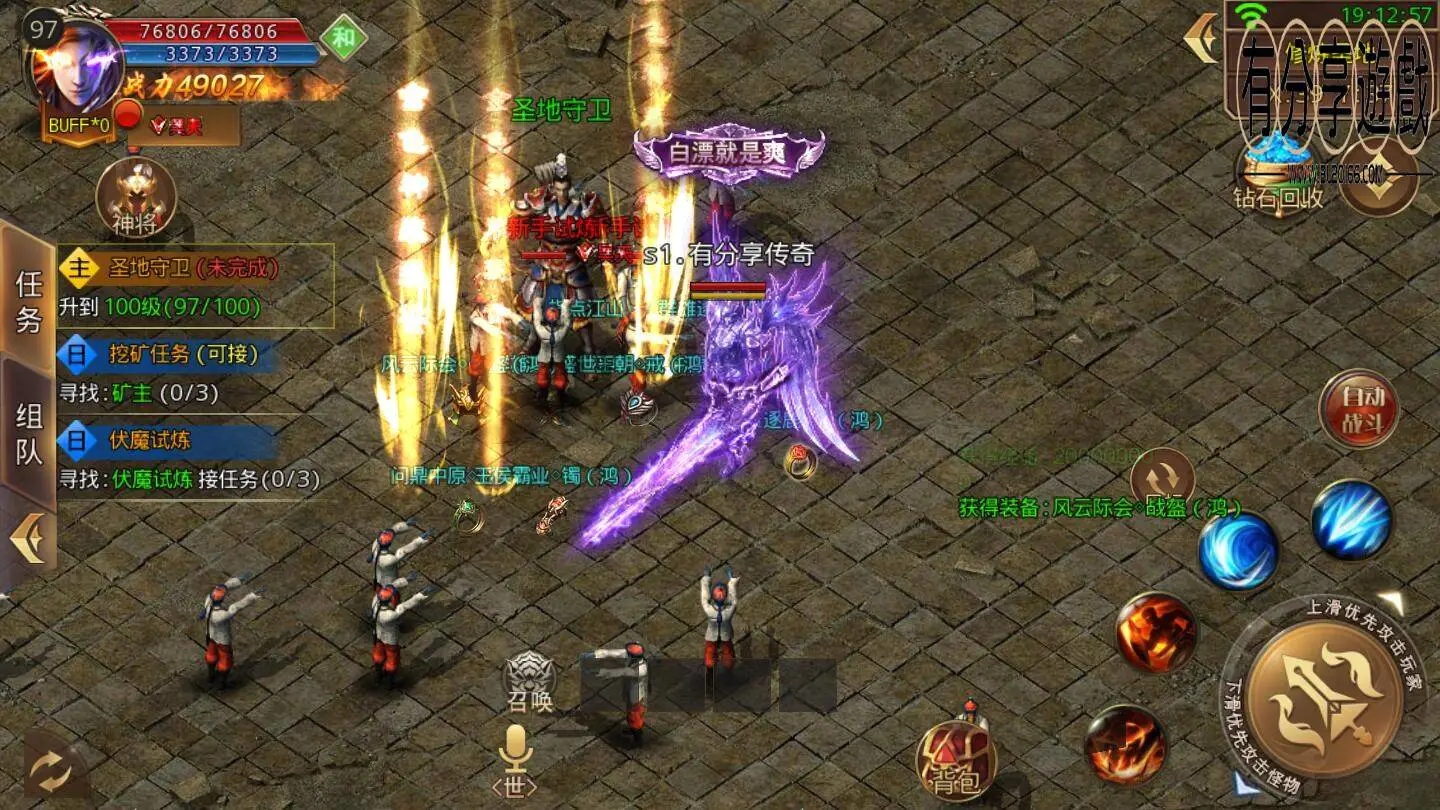Expand the top-right menu with the arrow

pyautogui.click(x=1200, y=38)
